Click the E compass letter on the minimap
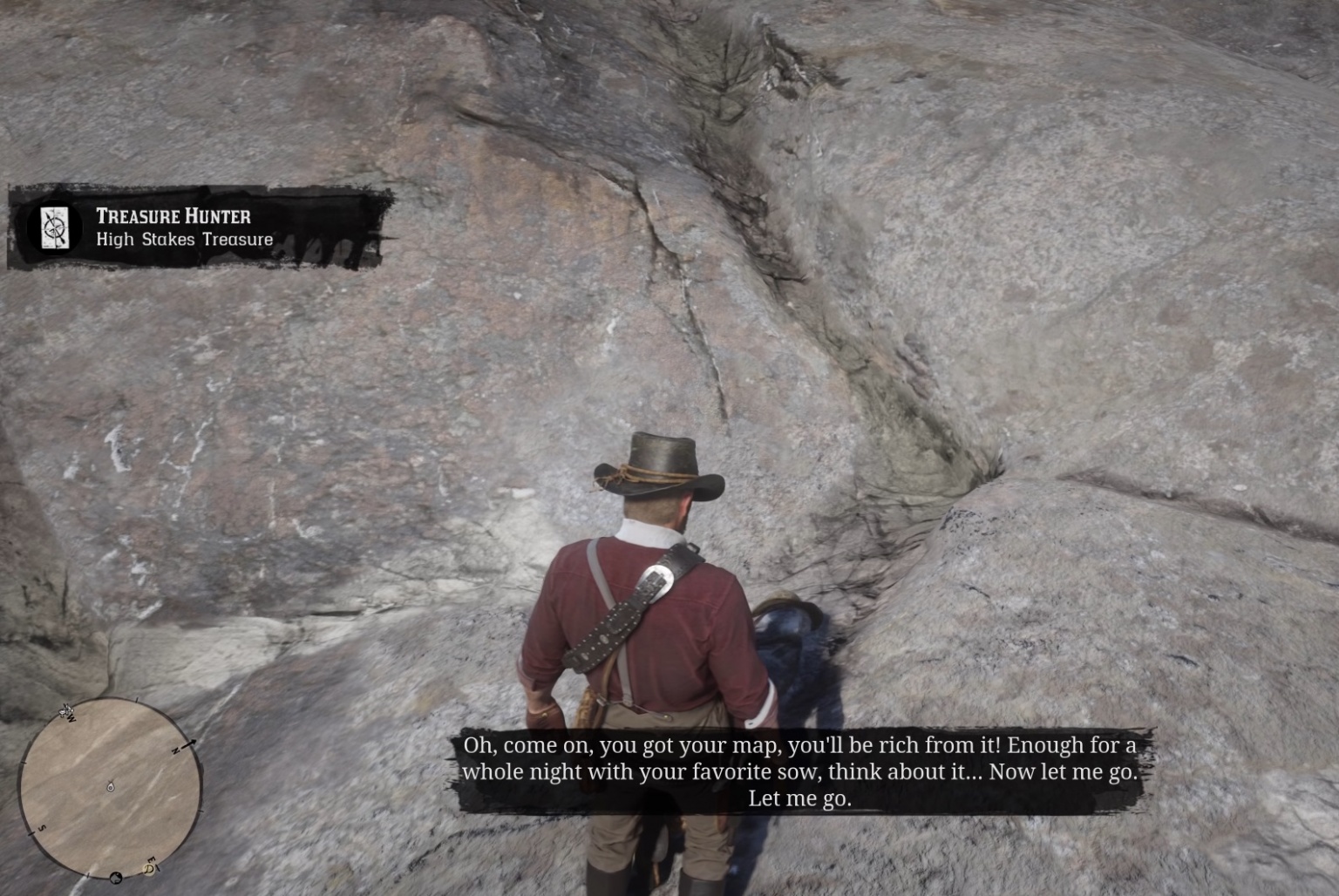The height and width of the screenshot is (896, 1339). (151, 861)
